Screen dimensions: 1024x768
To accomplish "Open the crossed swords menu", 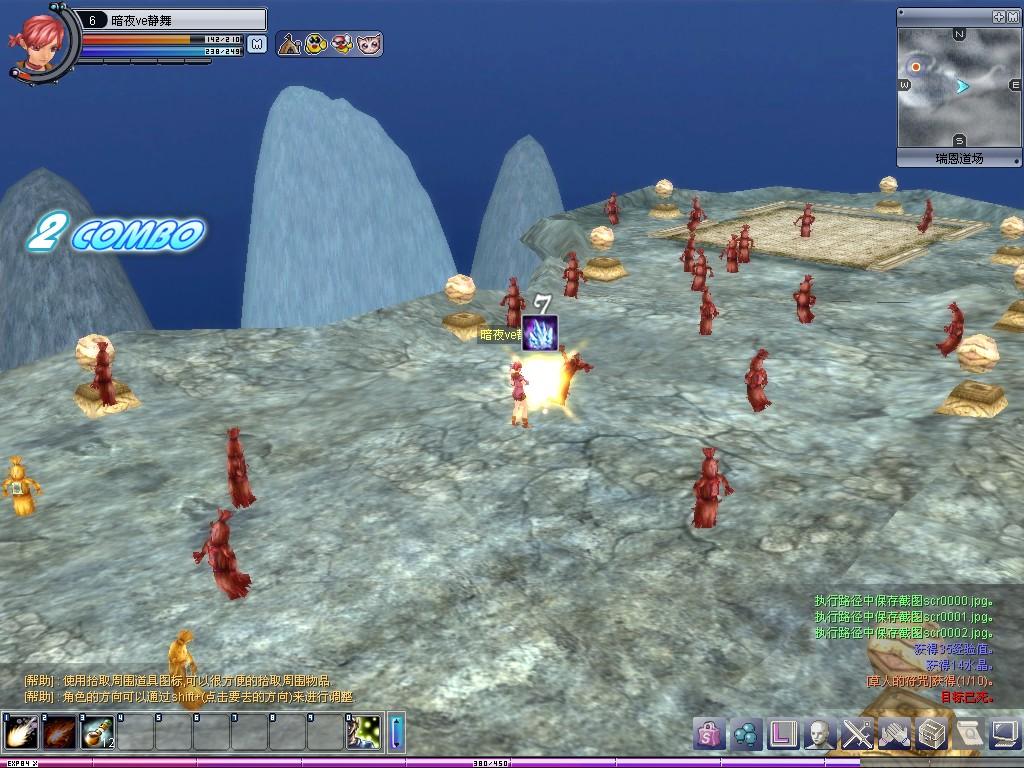I will tap(857, 734).
